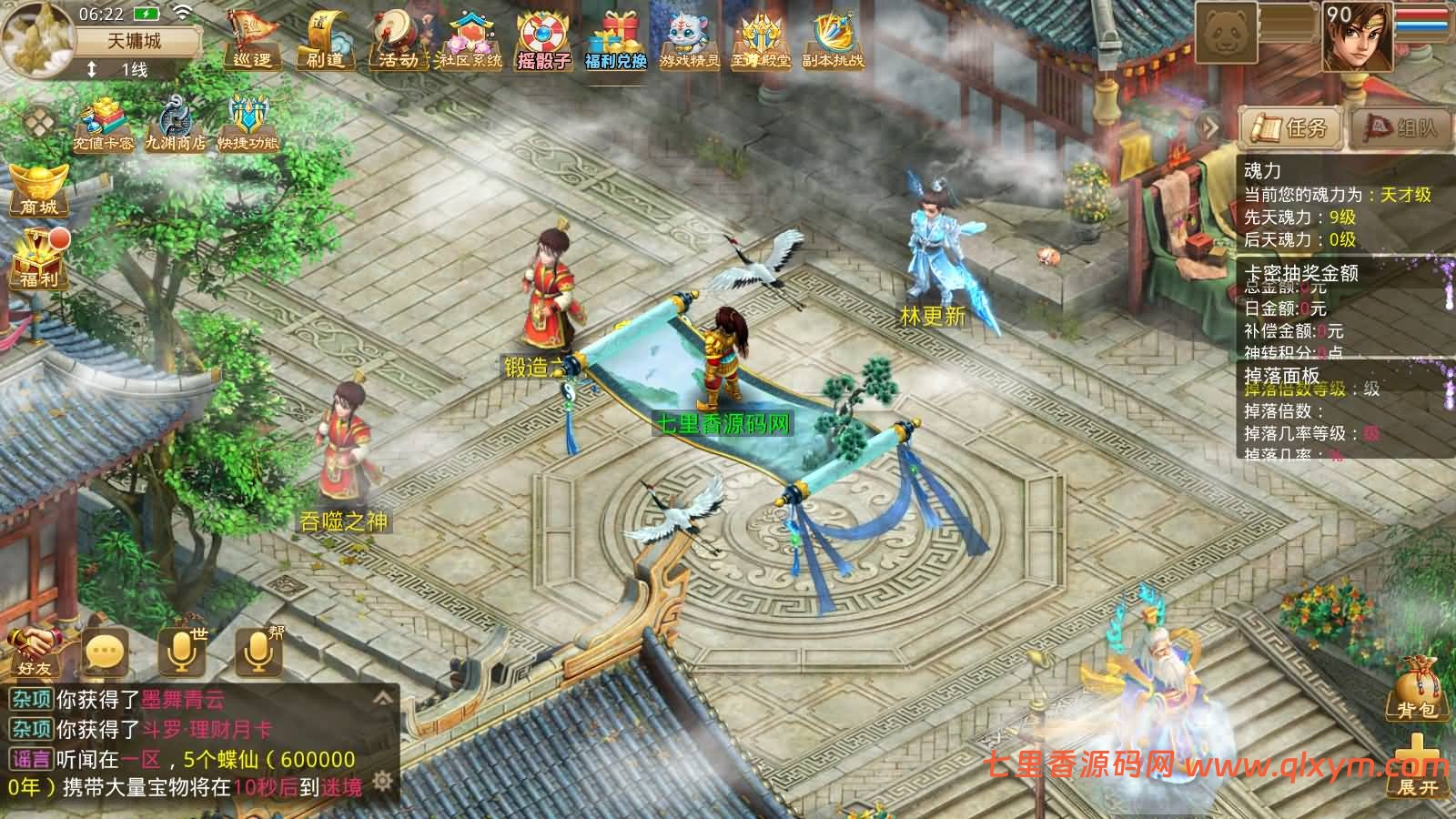Viewport: 1456px width, 819px height.
Task: Open the 快捷功能 shortcuts
Action: pos(247,126)
